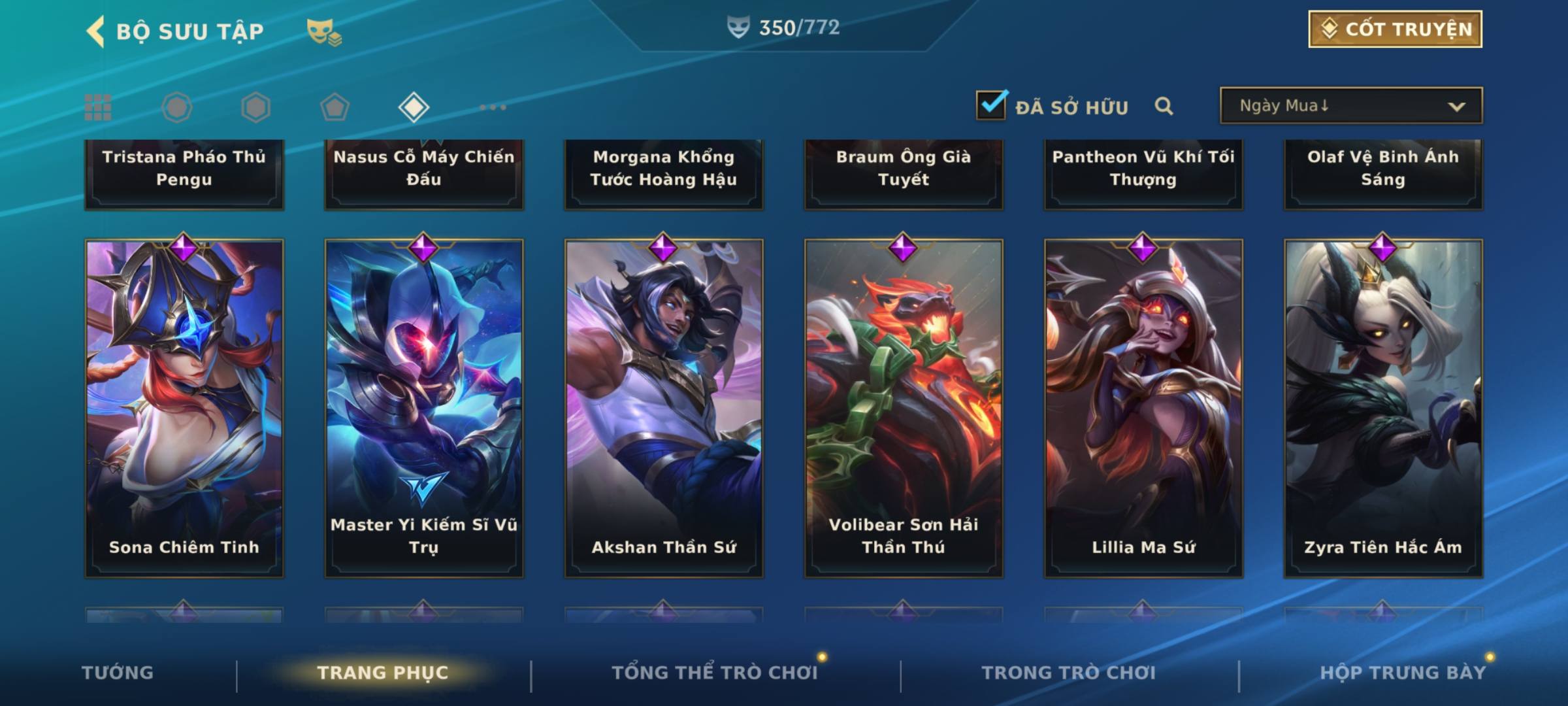View the Akshan Thần Sứ skin
Viewport: 1568px width, 706px height.
664,408
